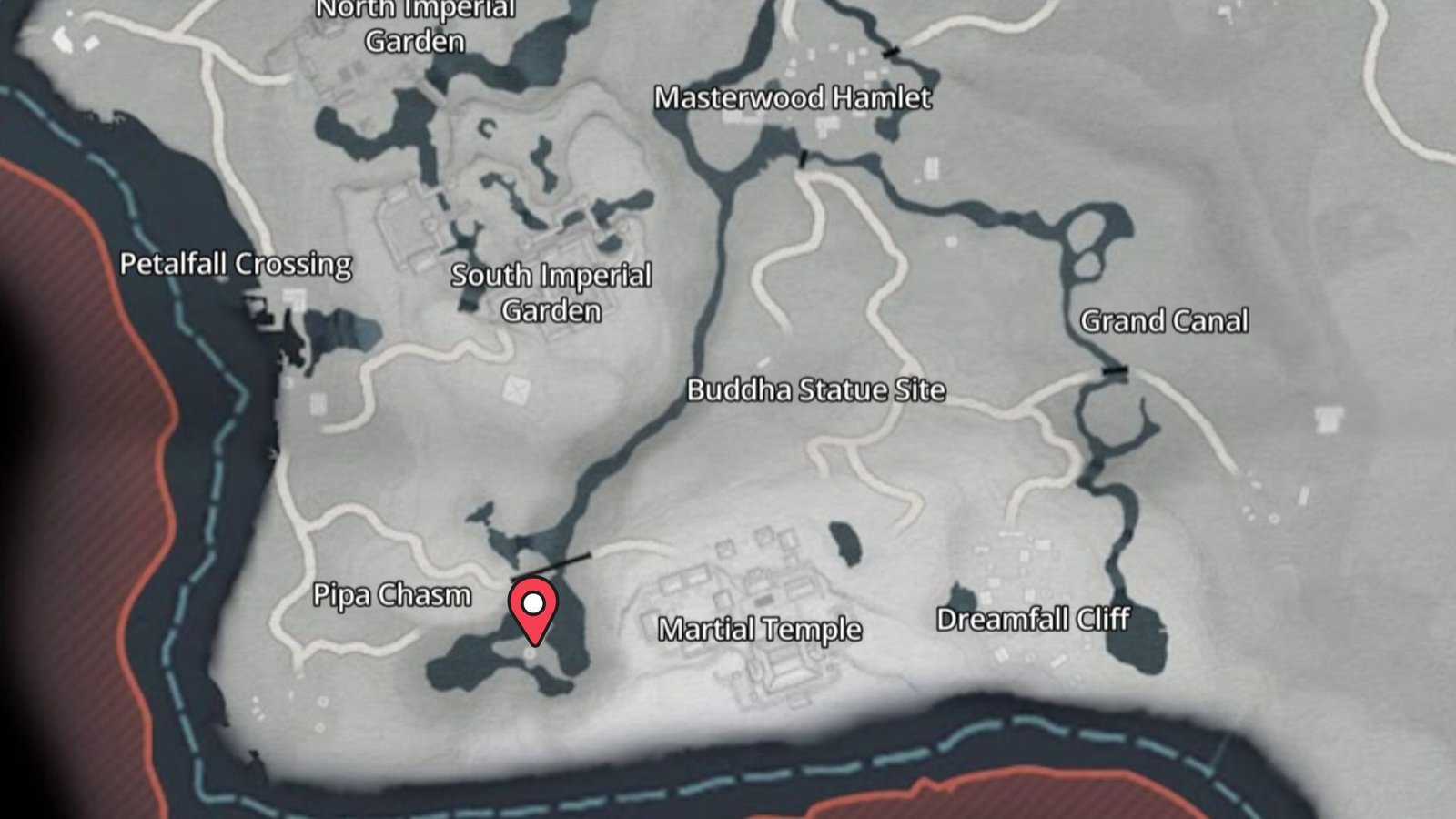Select the Pipa Chasm map label
The image size is (1456, 819).
[x=392, y=595]
